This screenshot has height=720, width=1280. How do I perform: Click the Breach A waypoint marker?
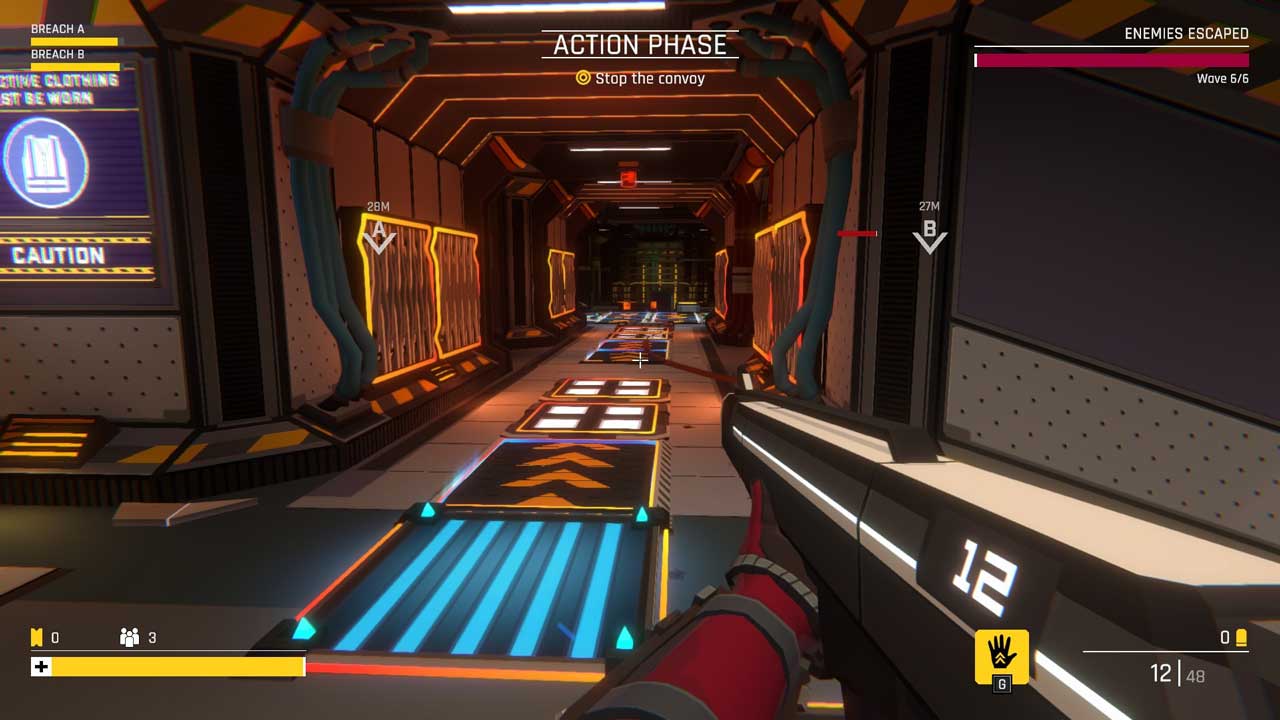coord(378,236)
